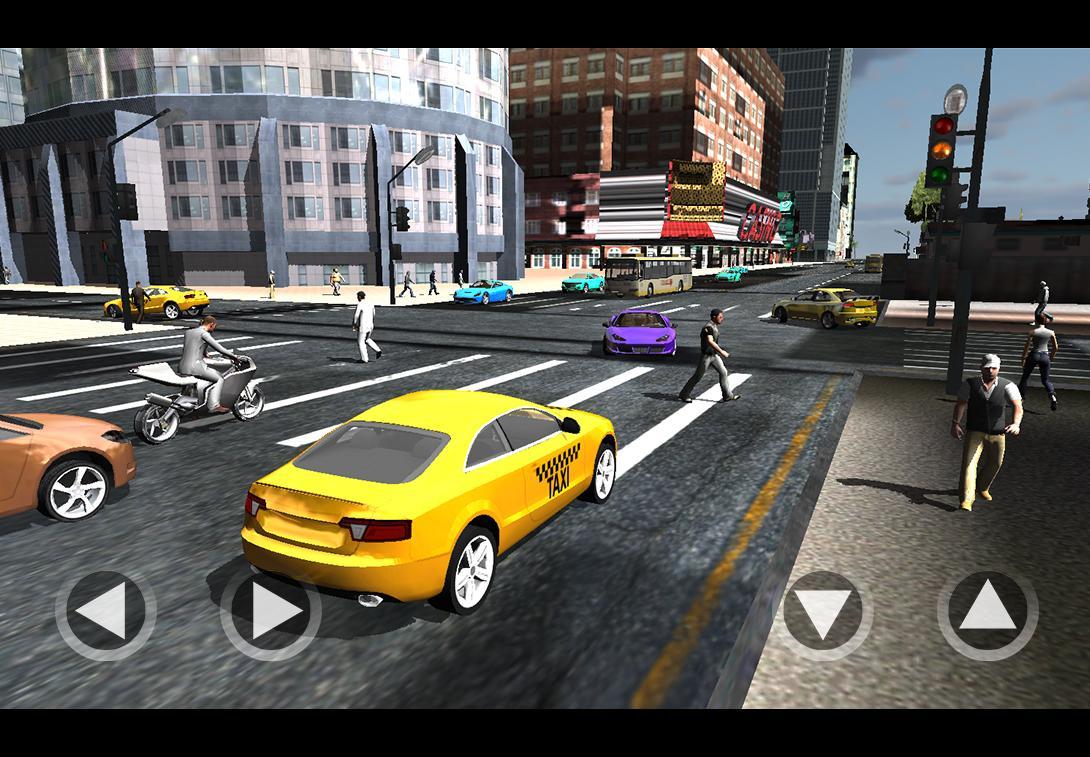Steer right with the right arrow button
The image size is (1090, 757).
pyautogui.click(x=271, y=613)
